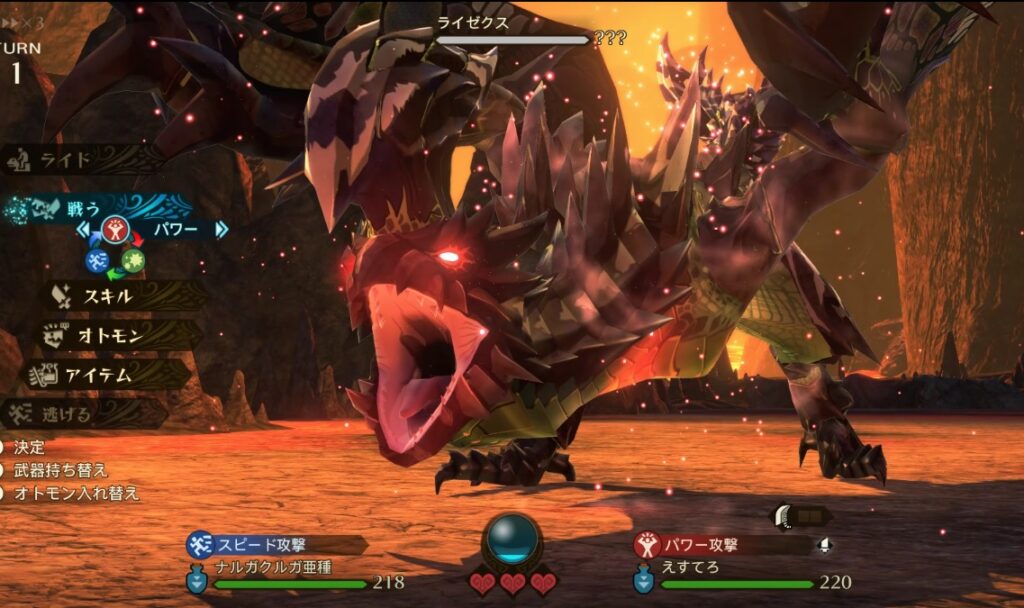Image resolution: width=1024 pixels, height=608 pixels.
Task: Pick the green Technical attack type icon
Action: [134, 261]
